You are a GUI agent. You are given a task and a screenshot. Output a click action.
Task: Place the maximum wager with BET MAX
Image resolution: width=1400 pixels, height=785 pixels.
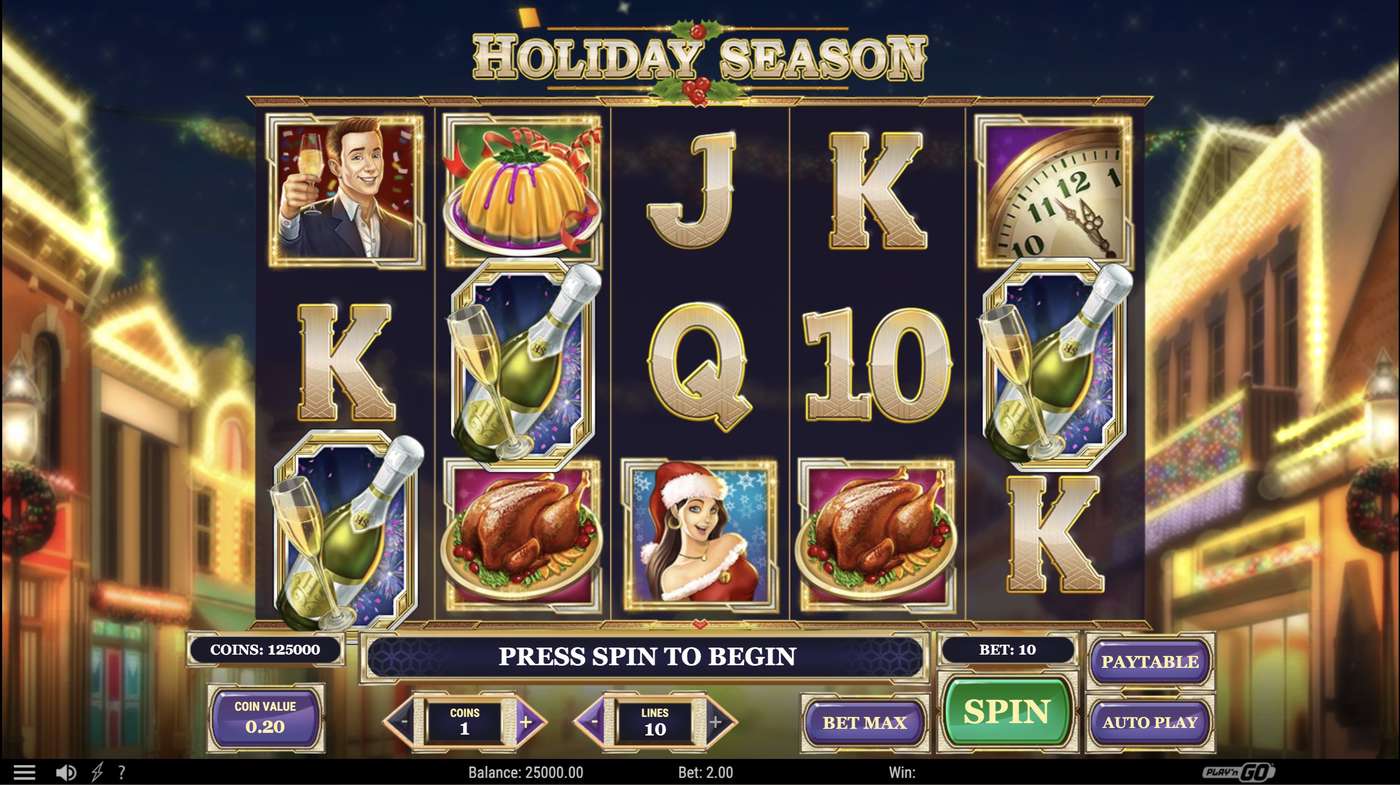[x=864, y=721]
